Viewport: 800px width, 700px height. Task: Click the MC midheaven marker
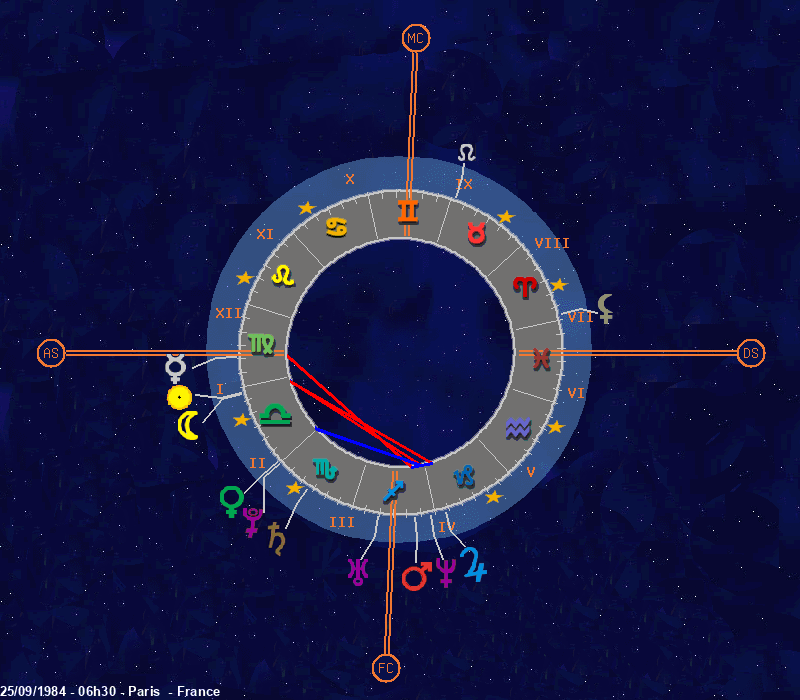pos(415,39)
